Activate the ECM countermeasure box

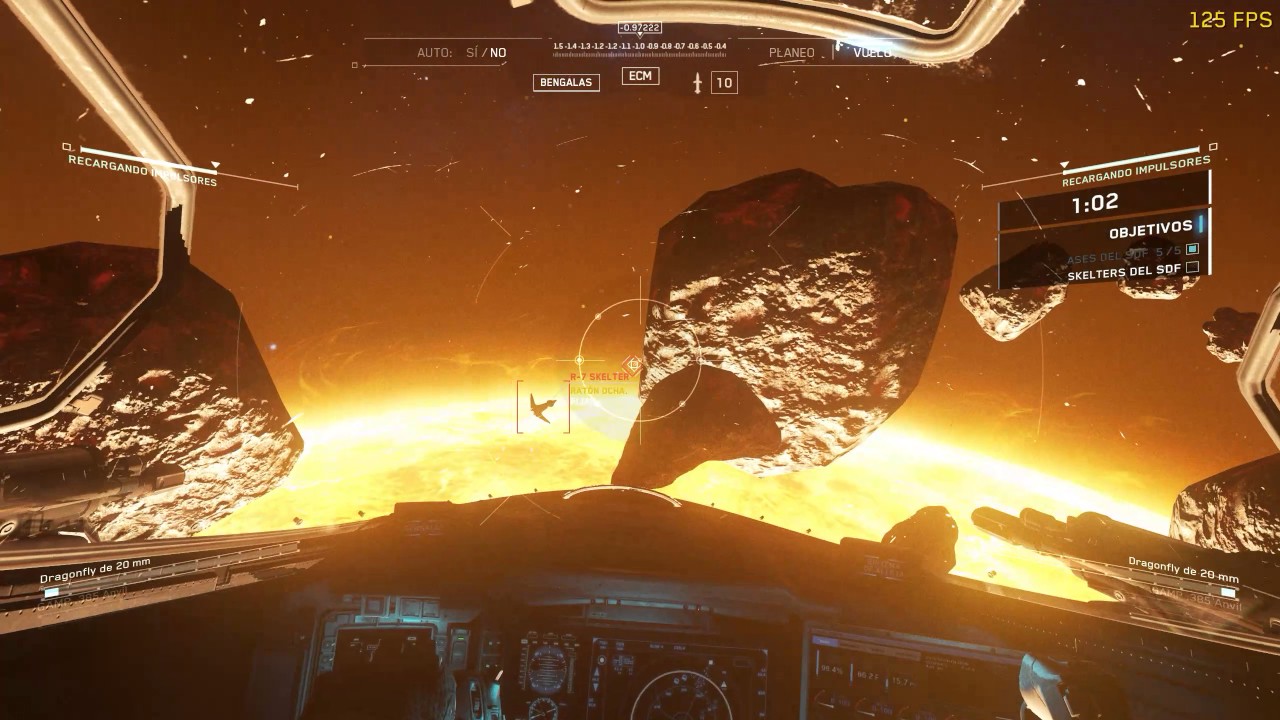(640, 76)
